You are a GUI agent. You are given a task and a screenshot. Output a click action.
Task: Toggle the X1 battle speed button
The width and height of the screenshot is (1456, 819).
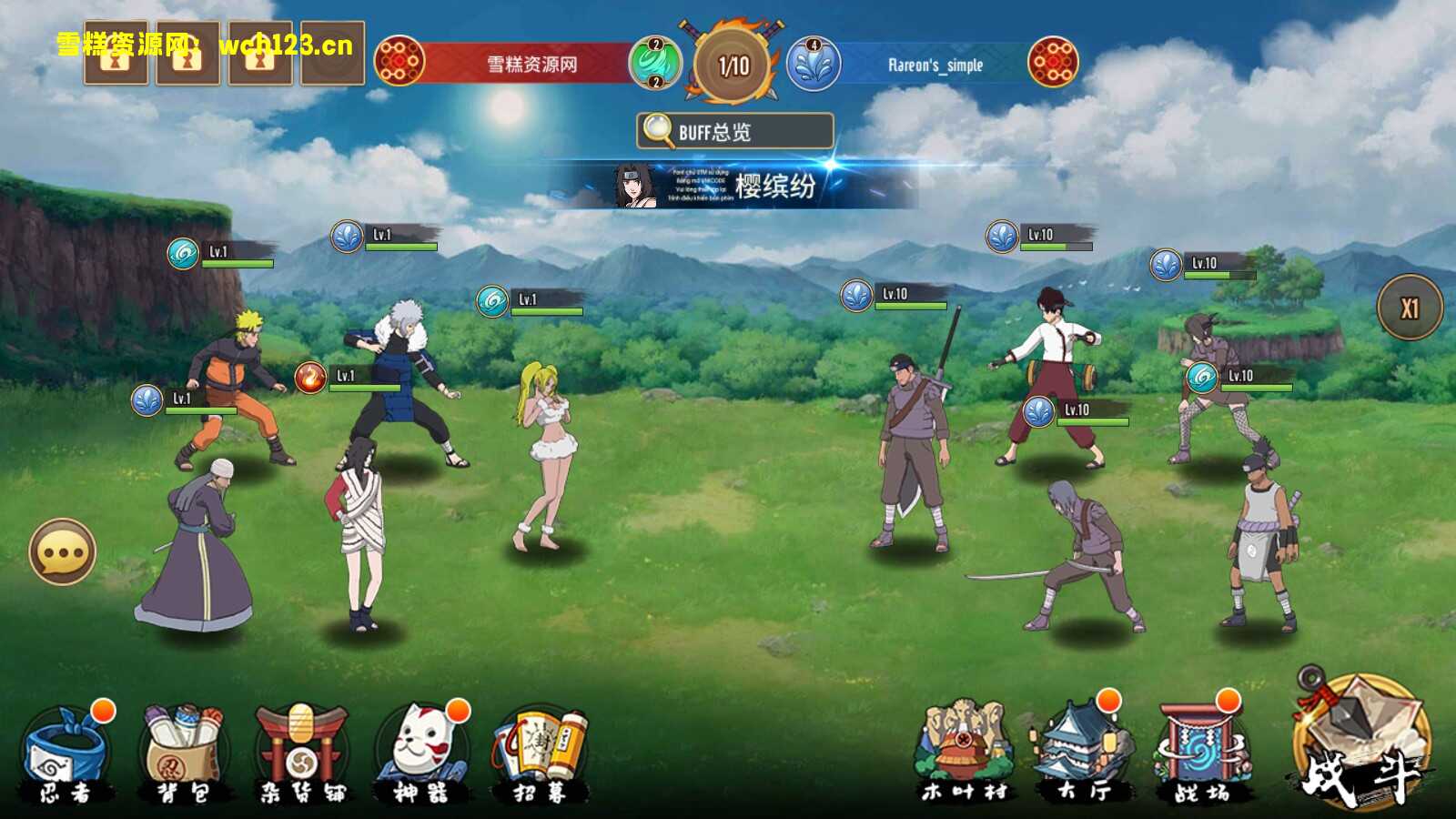point(1410,308)
